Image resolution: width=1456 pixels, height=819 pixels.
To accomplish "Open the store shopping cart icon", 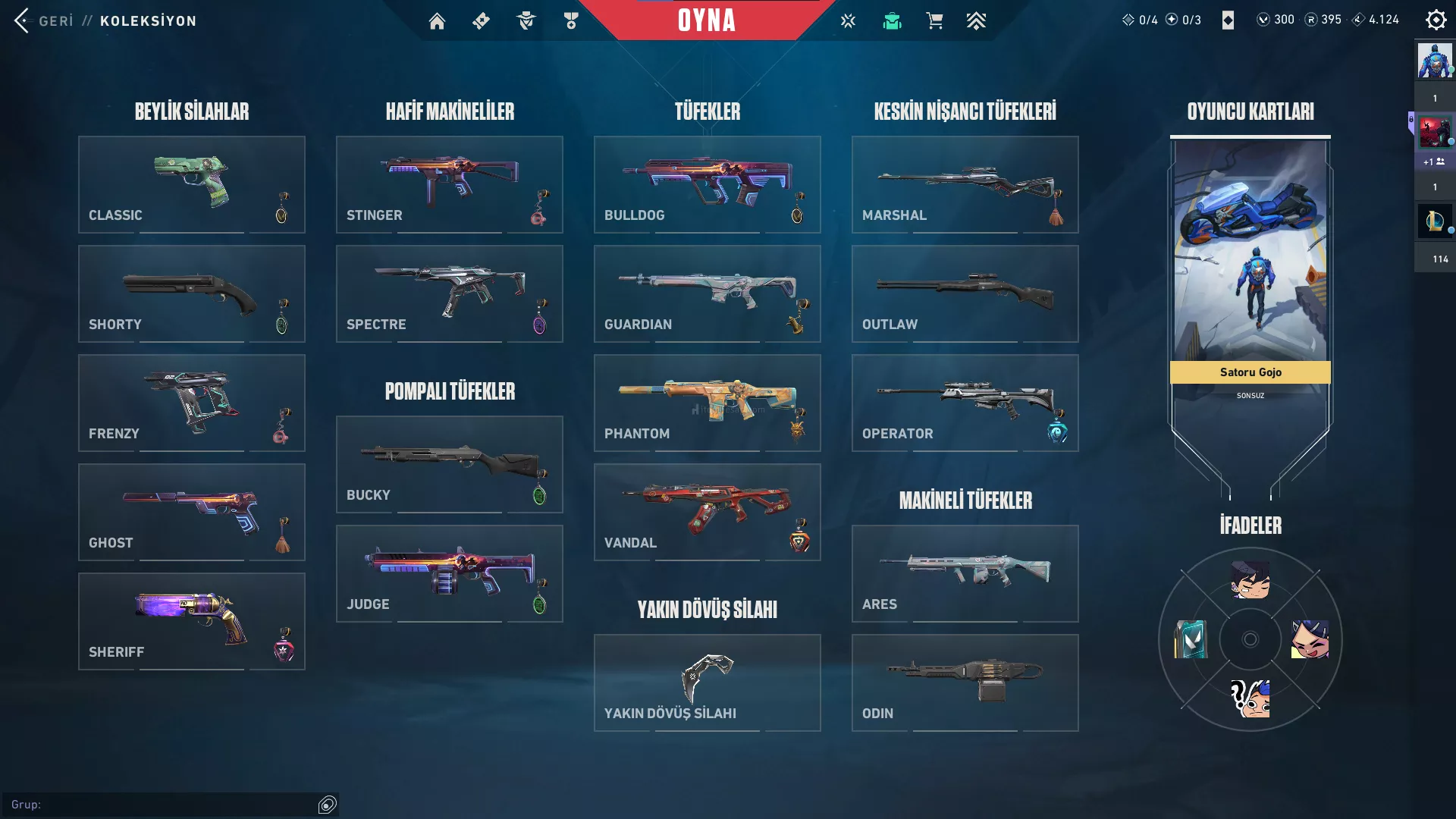I will coord(934,21).
